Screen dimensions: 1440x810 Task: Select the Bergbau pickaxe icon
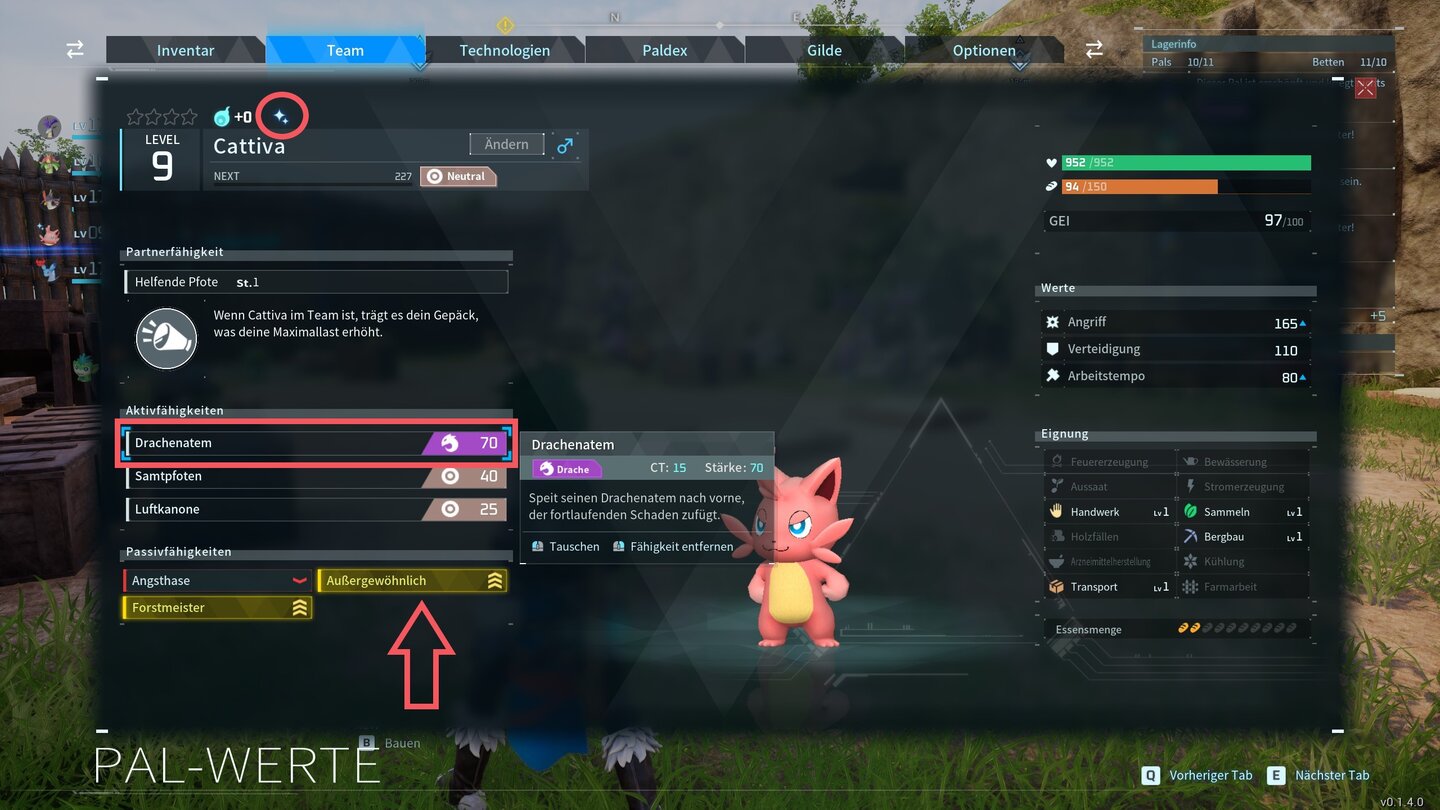[x=1190, y=536]
